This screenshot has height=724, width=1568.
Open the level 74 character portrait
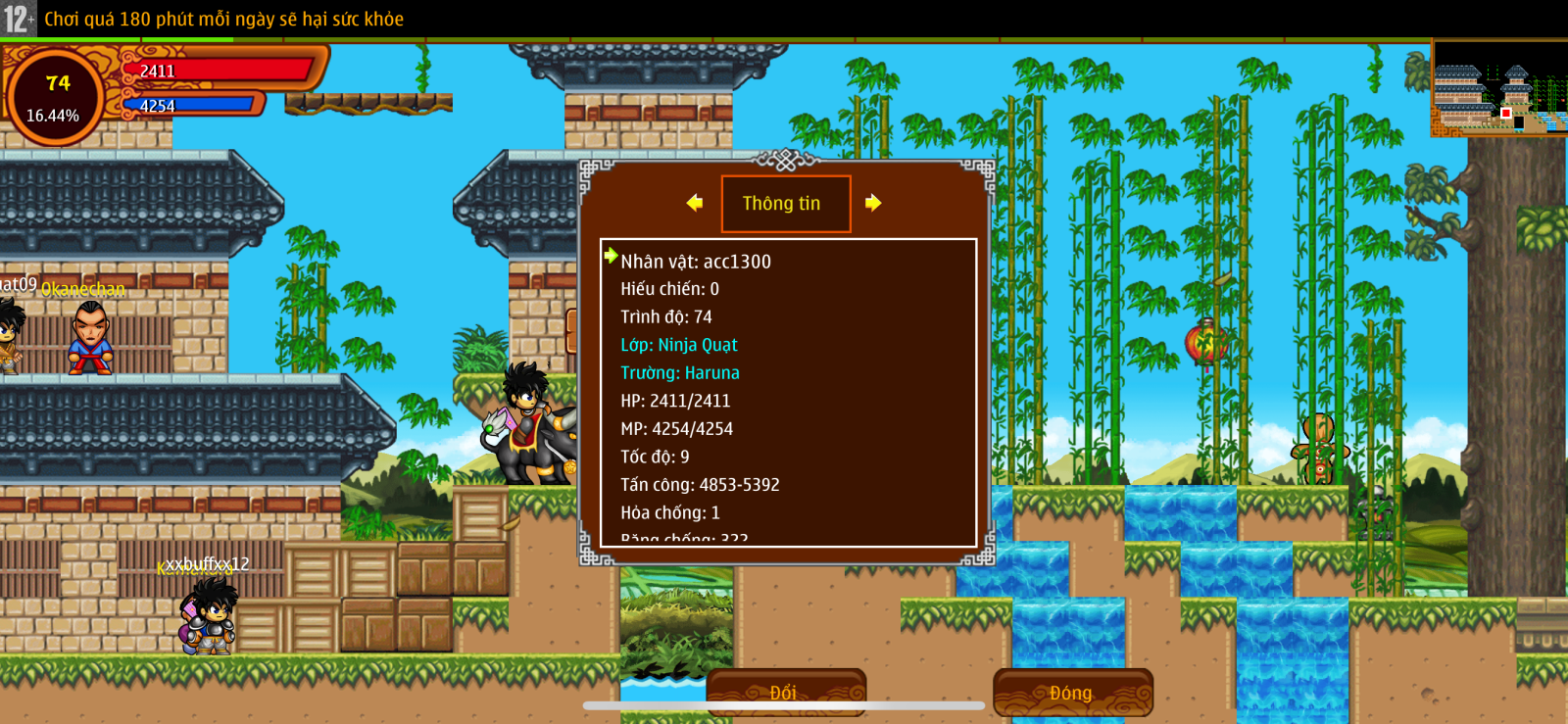55,97
